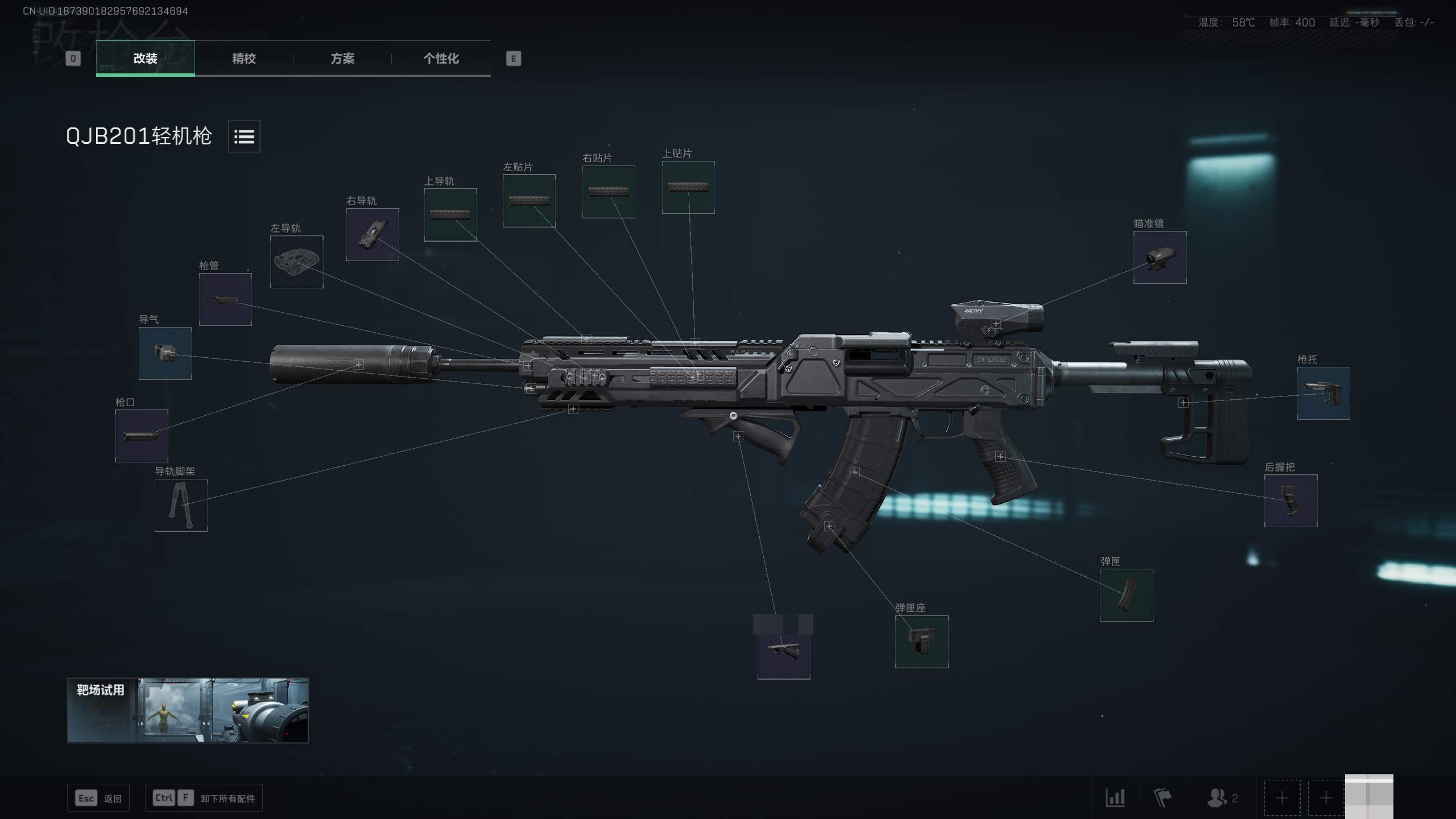Viewport: 1456px width, 819px height.
Task: Select the 个性化 tab
Action: point(441,59)
